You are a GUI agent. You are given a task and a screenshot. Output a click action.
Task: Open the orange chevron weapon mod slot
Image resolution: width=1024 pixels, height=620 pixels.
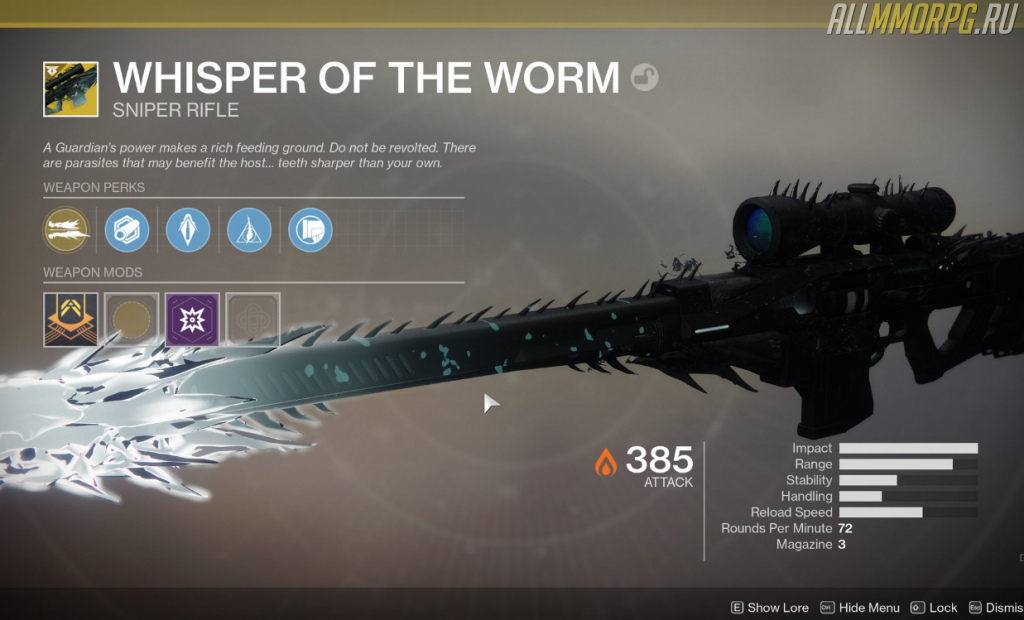click(71, 319)
